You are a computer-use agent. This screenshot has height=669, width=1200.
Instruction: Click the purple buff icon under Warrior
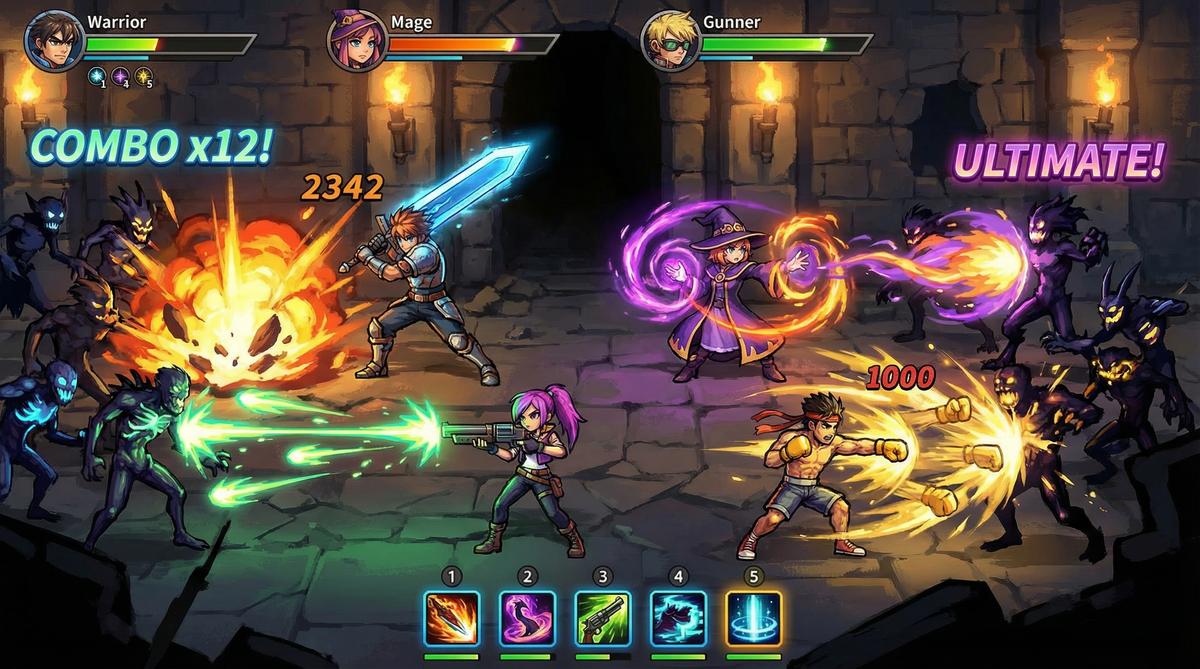(x=120, y=76)
